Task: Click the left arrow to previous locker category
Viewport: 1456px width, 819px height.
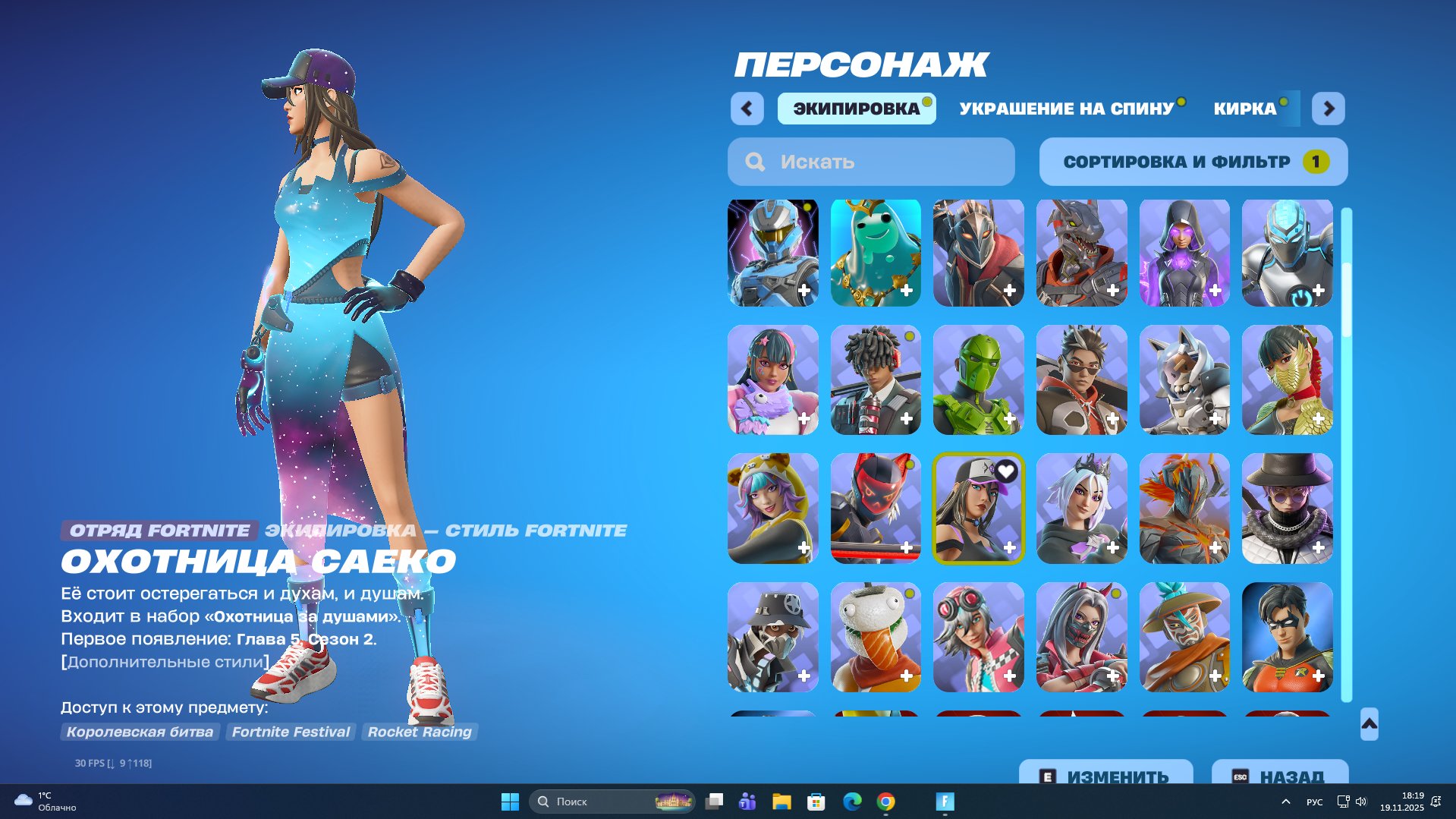Action: click(747, 109)
